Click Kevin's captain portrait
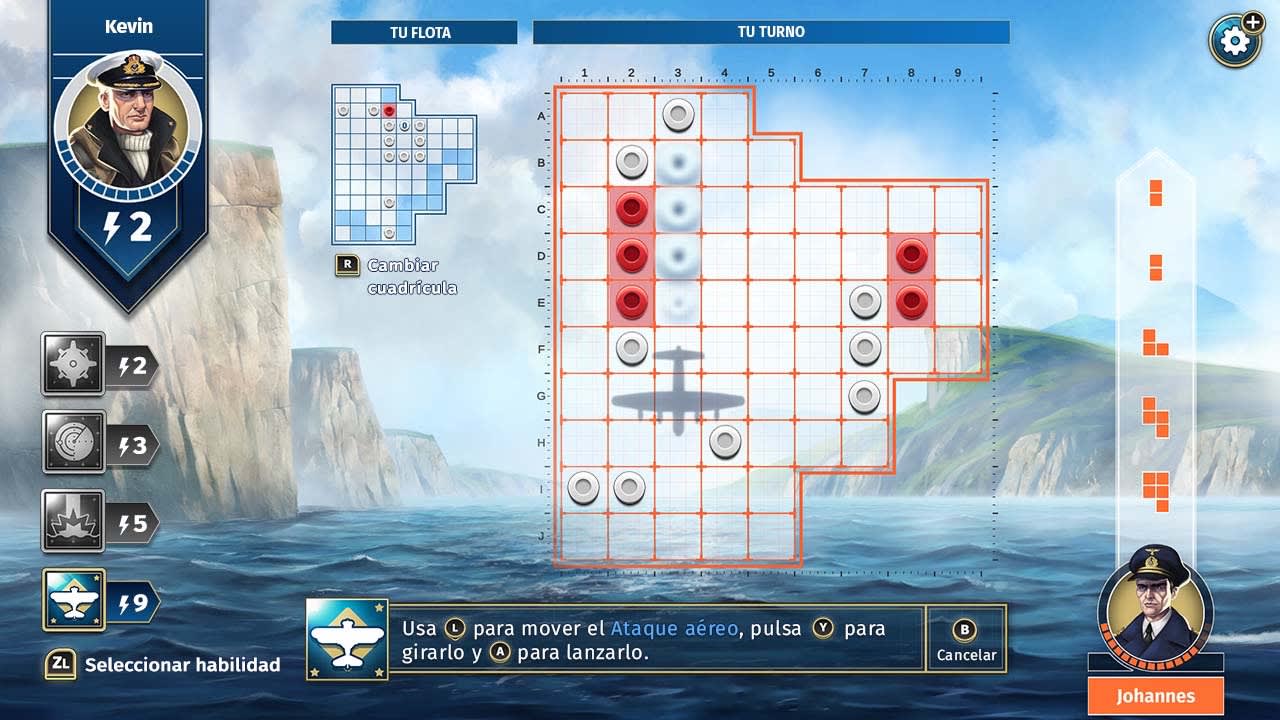This screenshot has height=720, width=1280. pyautogui.click(x=128, y=120)
